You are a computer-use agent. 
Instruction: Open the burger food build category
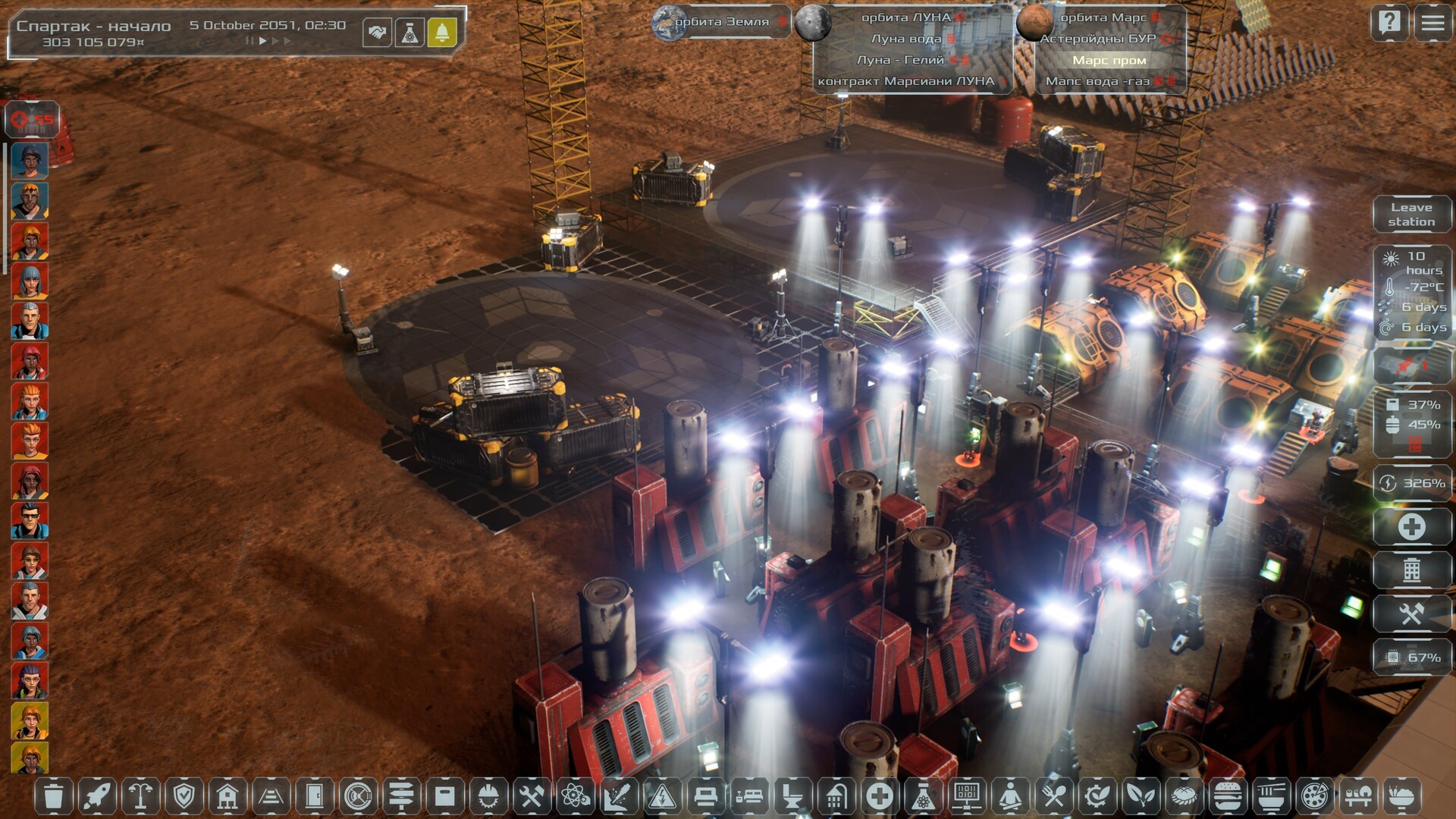[x=1227, y=796]
